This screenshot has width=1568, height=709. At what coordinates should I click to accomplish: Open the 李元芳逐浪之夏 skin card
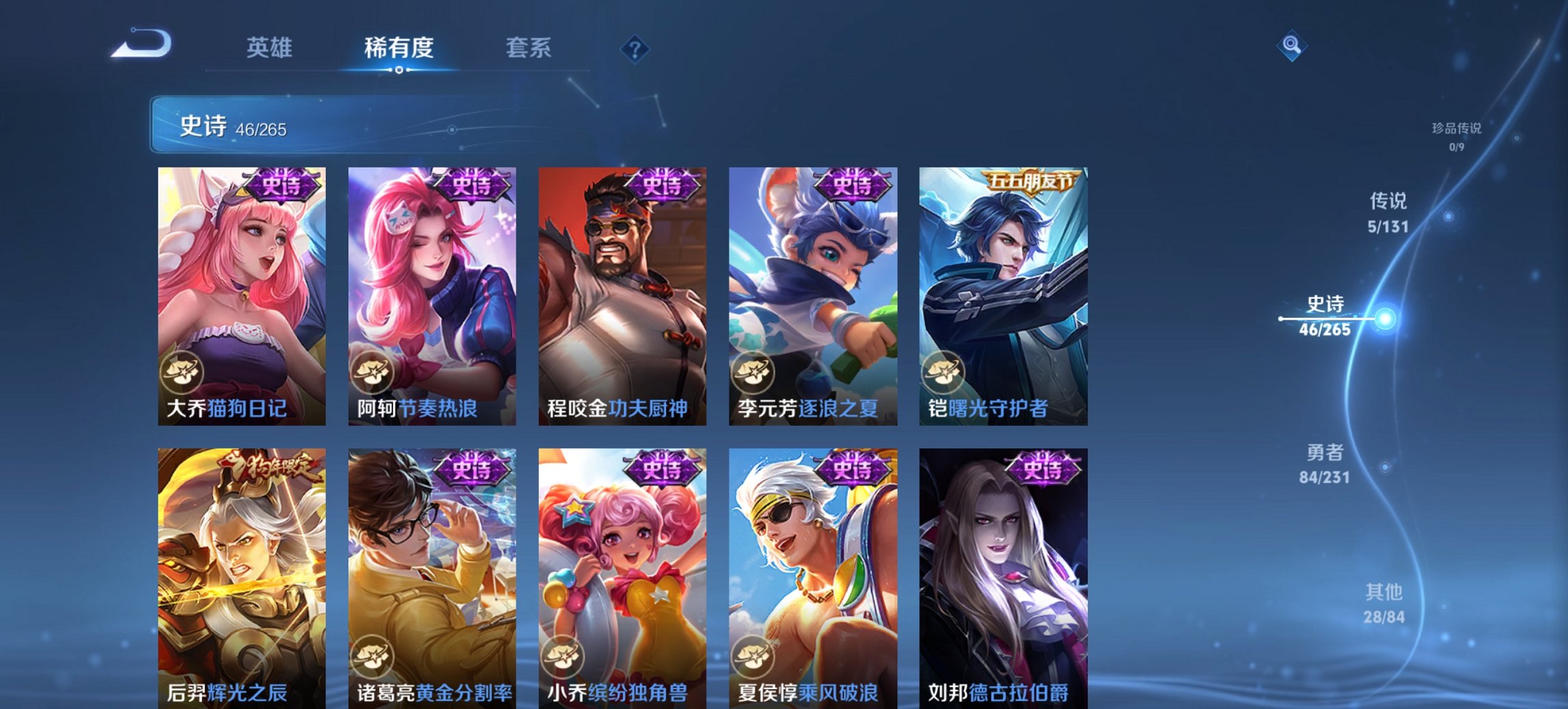coord(810,294)
